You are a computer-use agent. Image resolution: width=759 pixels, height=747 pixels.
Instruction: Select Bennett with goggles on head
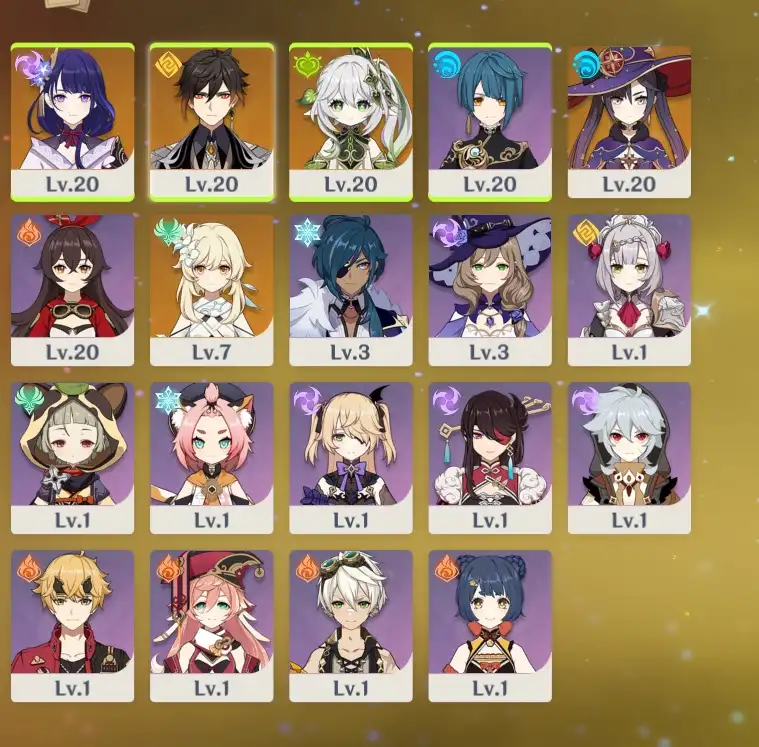tap(350, 626)
